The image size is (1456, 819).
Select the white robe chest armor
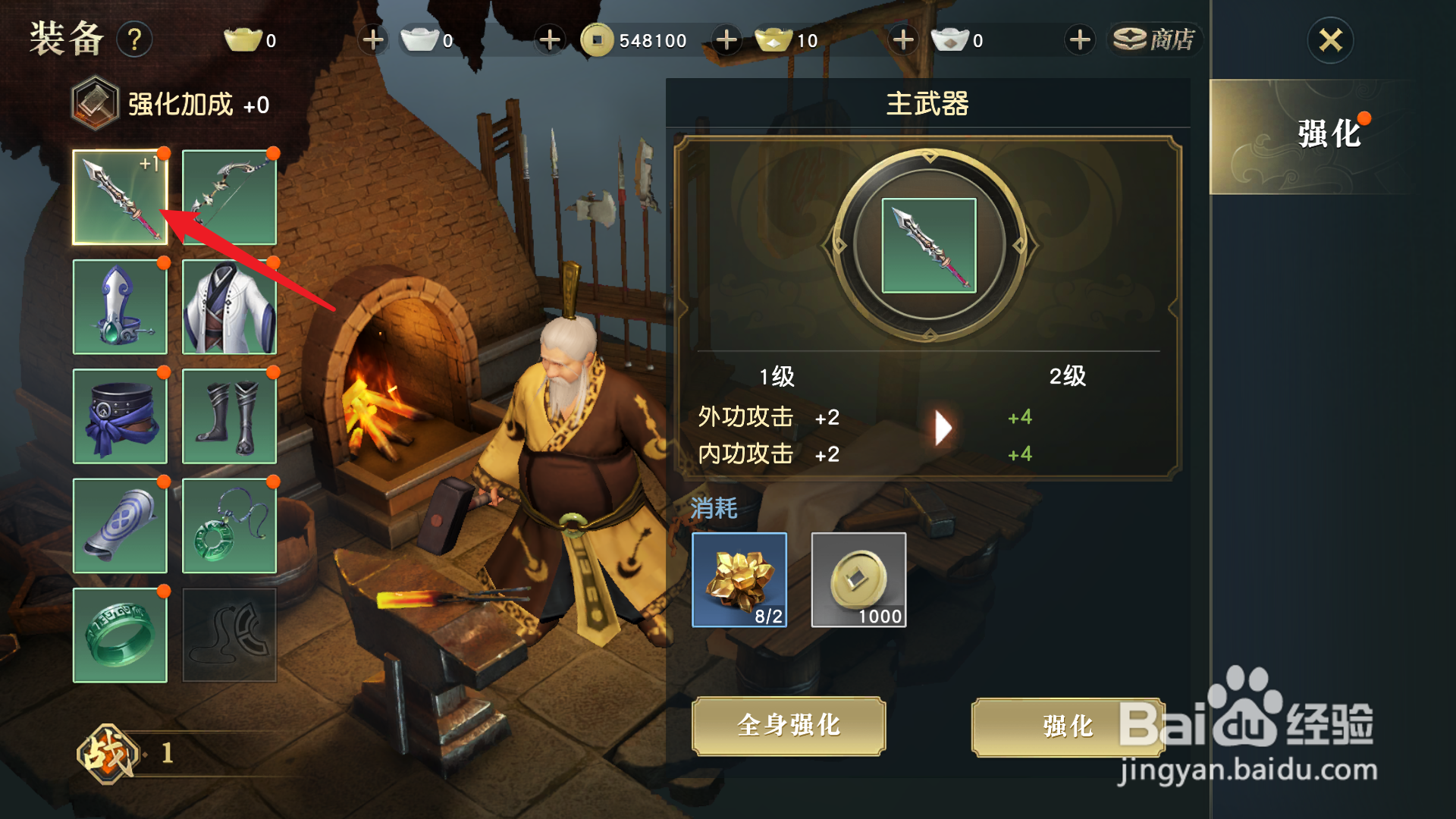coord(230,306)
